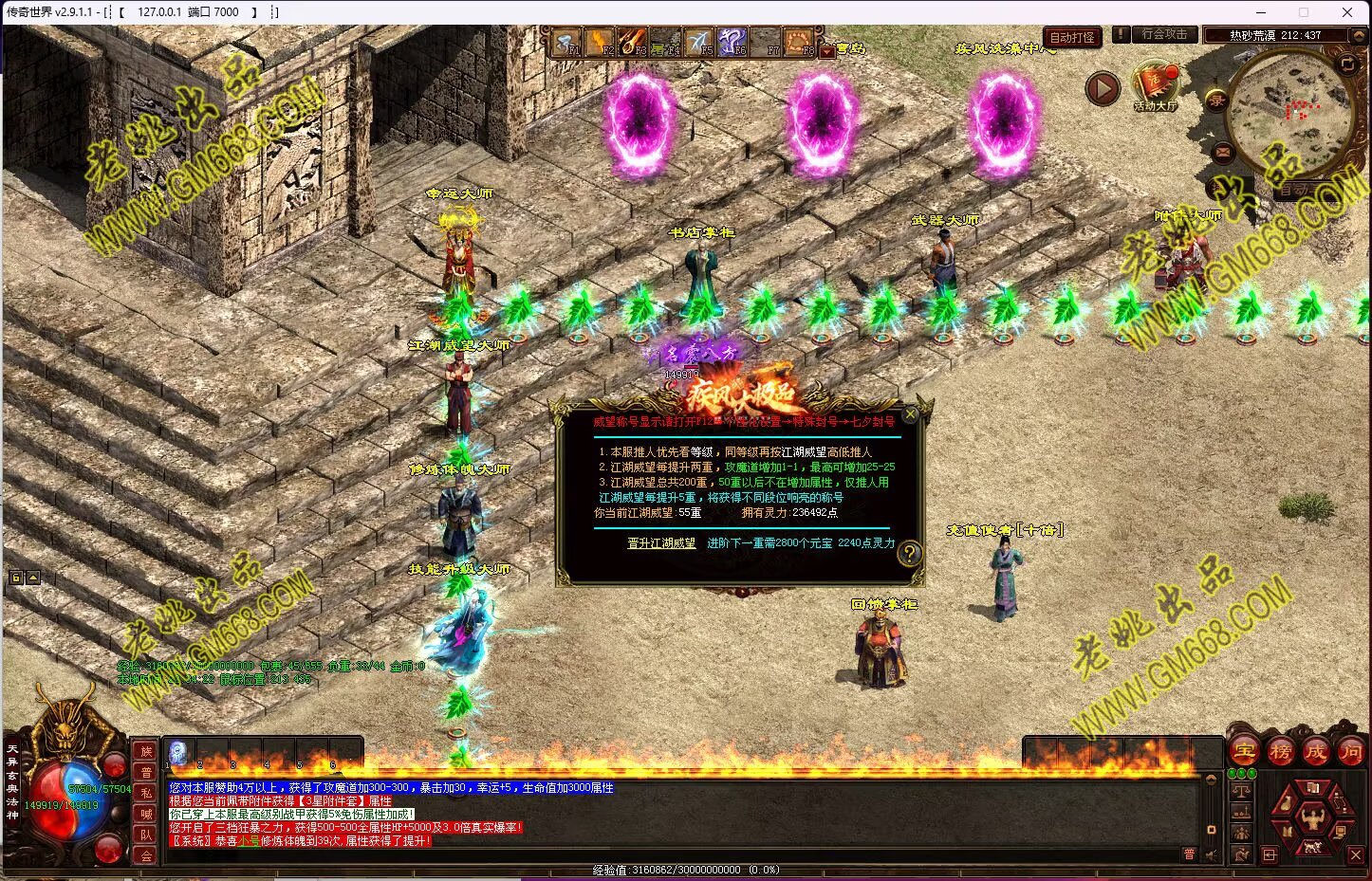
Task: Show the 榜 ranking board
Action: [x=1281, y=752]
